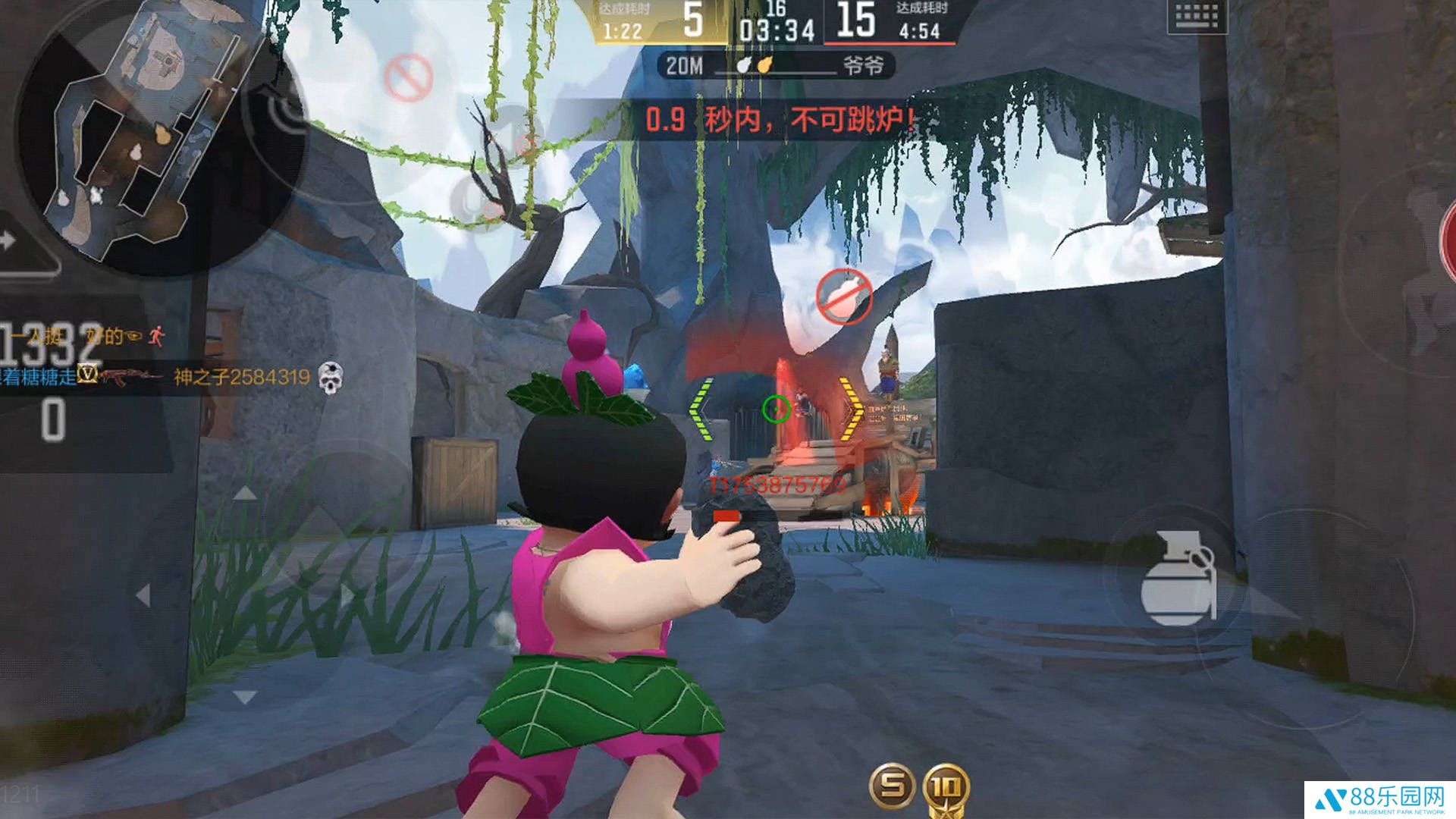Throw a grenade with the grenade button
The image size is (1456, 819).
[1178, 578]
